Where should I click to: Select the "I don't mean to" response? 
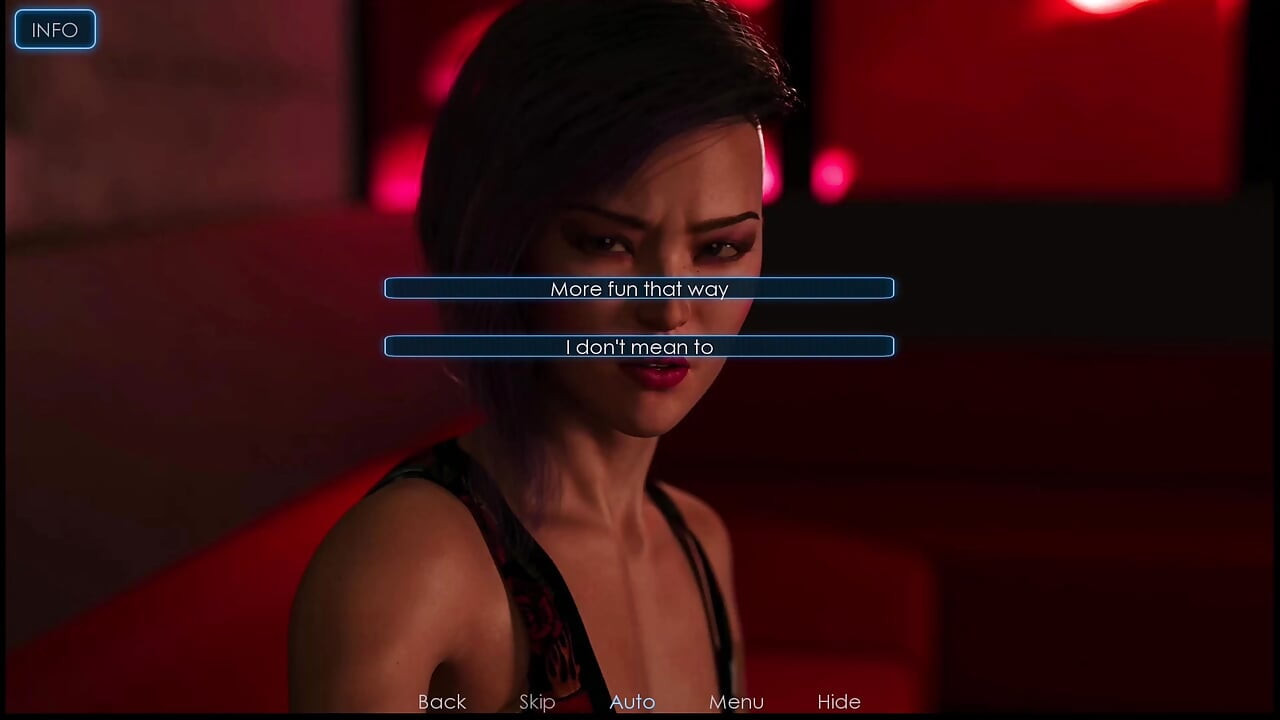pyautogui.click(x=639, y=347)
